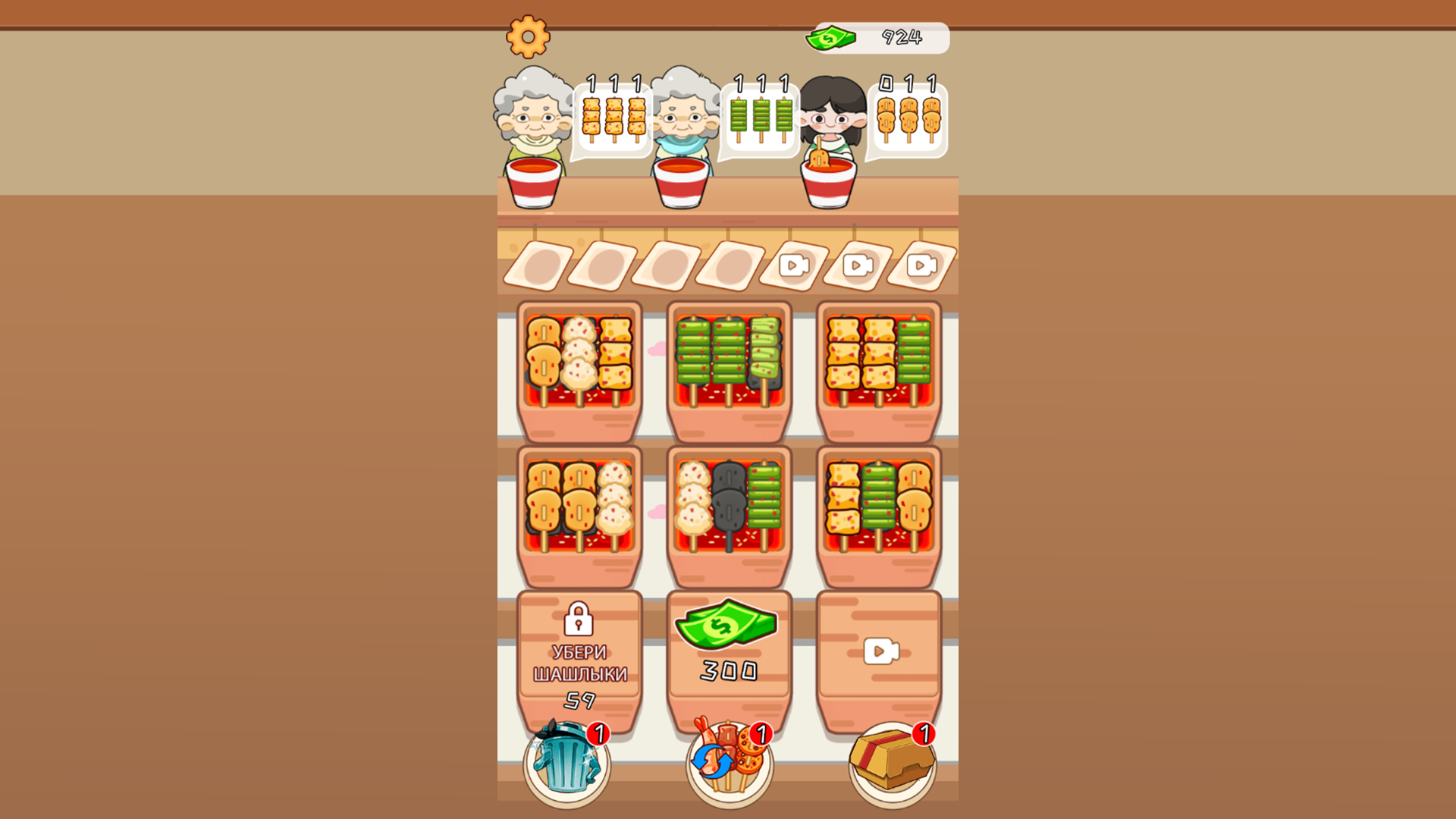1456x819 pixels.
Task: Open the settings gear menu
Action: (529, 36)
